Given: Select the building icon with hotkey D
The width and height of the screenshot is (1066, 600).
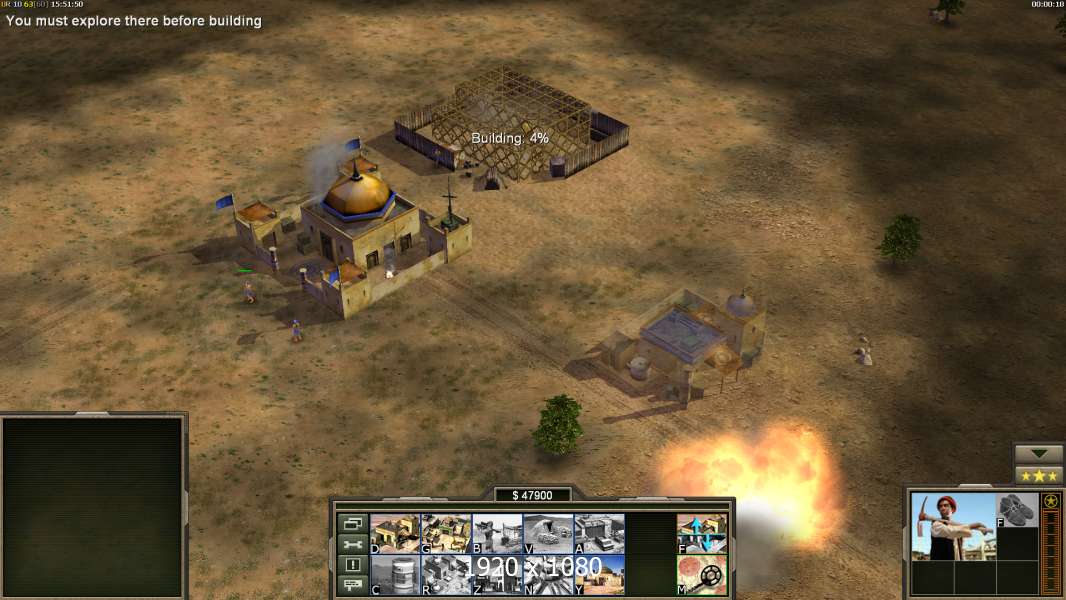Looking at the screenshot, I should [x=395, y=533].
